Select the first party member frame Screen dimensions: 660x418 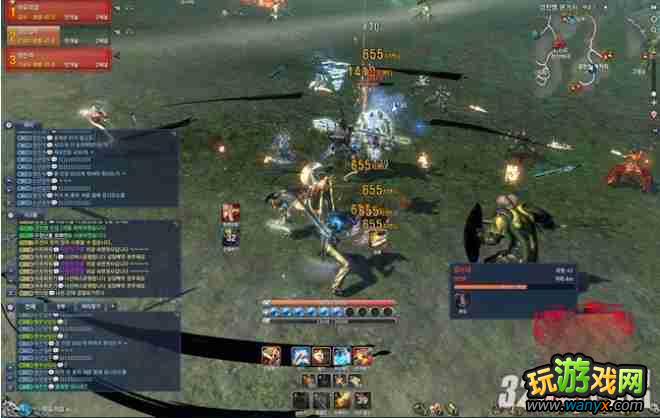tap(58, 11)
